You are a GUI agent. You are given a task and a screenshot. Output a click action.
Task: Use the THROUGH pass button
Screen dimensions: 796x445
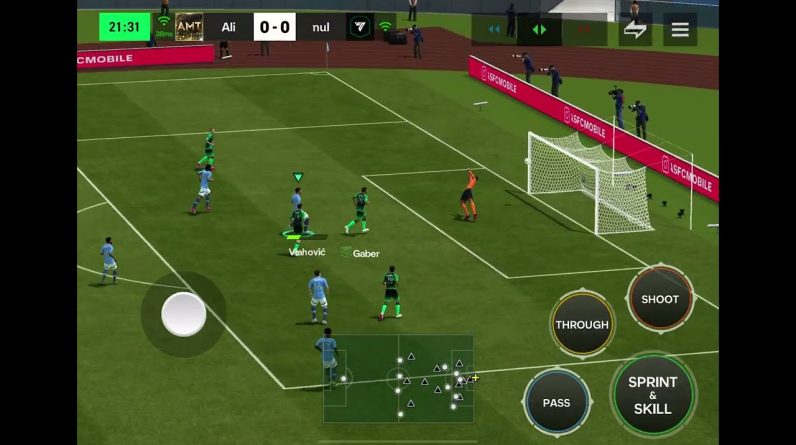coord(582,324)
